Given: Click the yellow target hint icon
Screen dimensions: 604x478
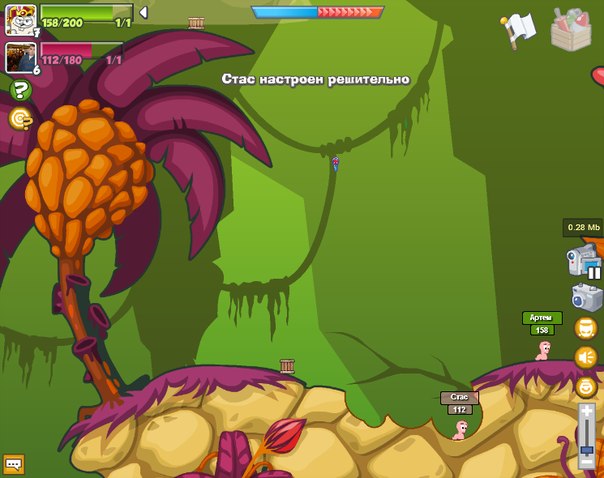Looking at the screenshot, I should [x=19, y=119].
